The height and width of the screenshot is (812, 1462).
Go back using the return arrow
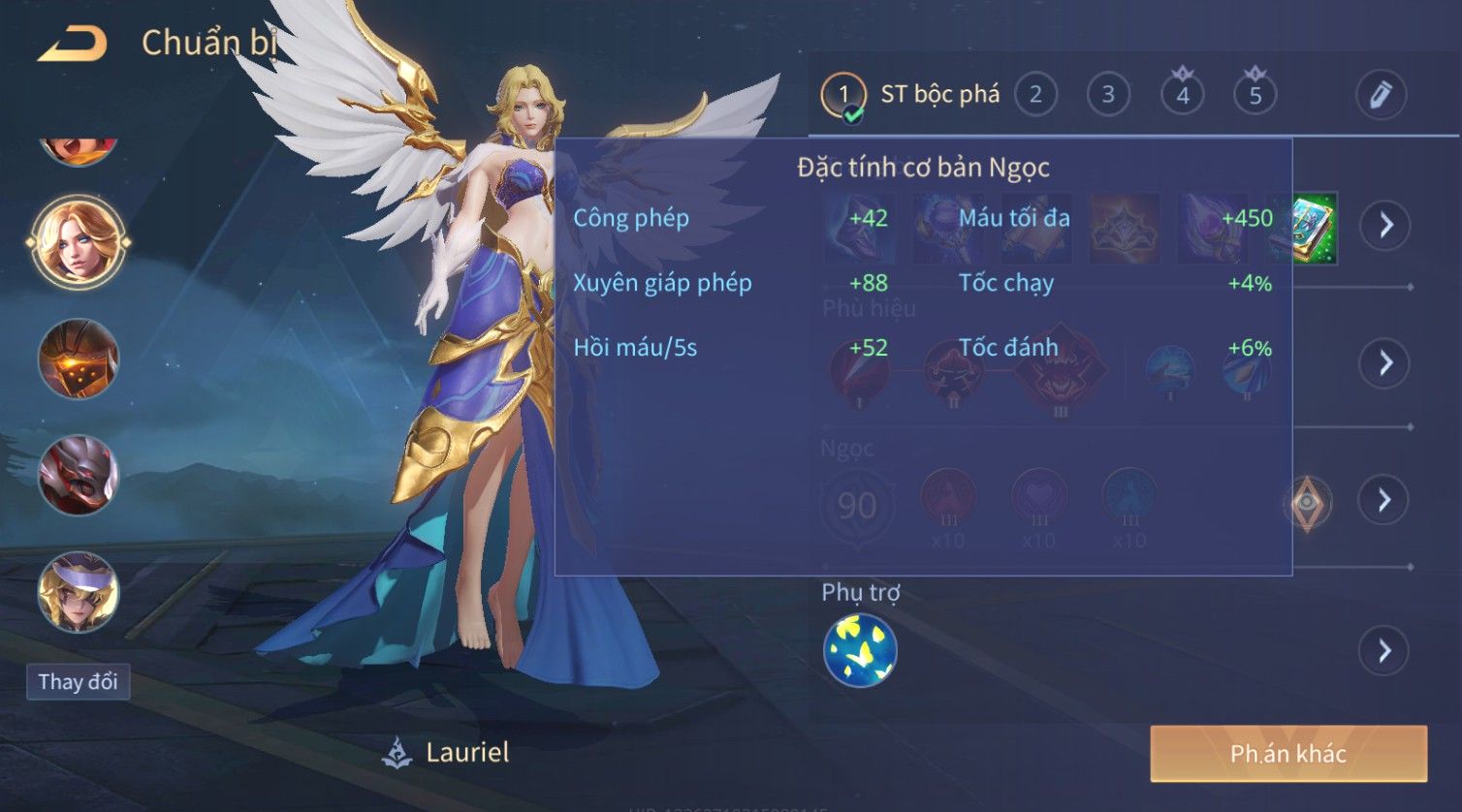point(73,44)
